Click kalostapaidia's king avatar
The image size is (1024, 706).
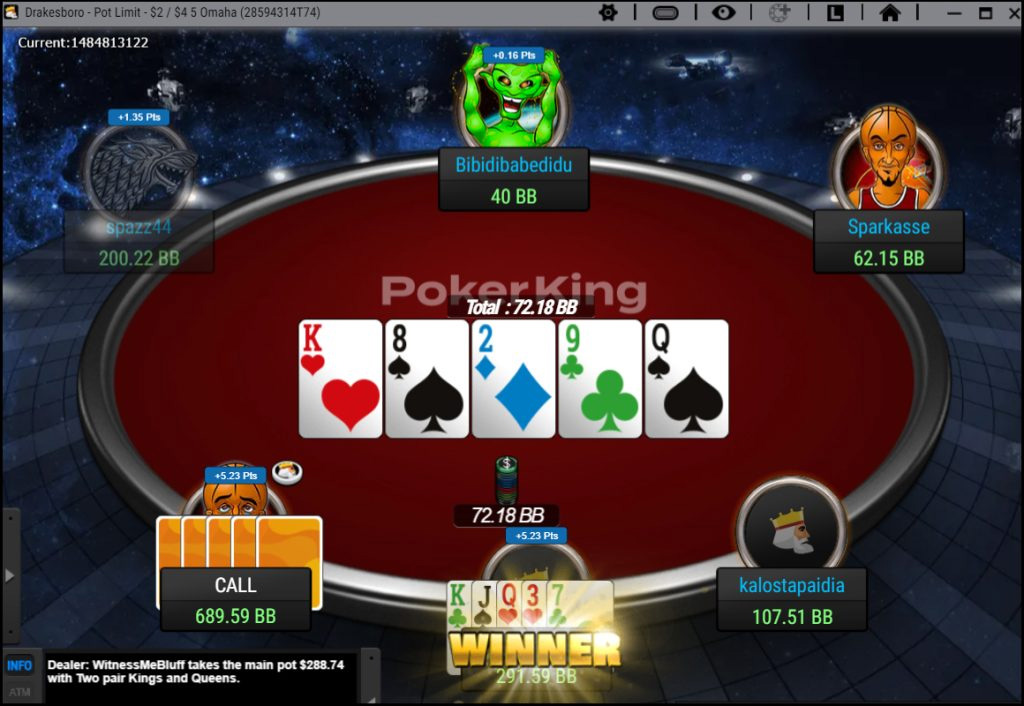coord(791,528)
